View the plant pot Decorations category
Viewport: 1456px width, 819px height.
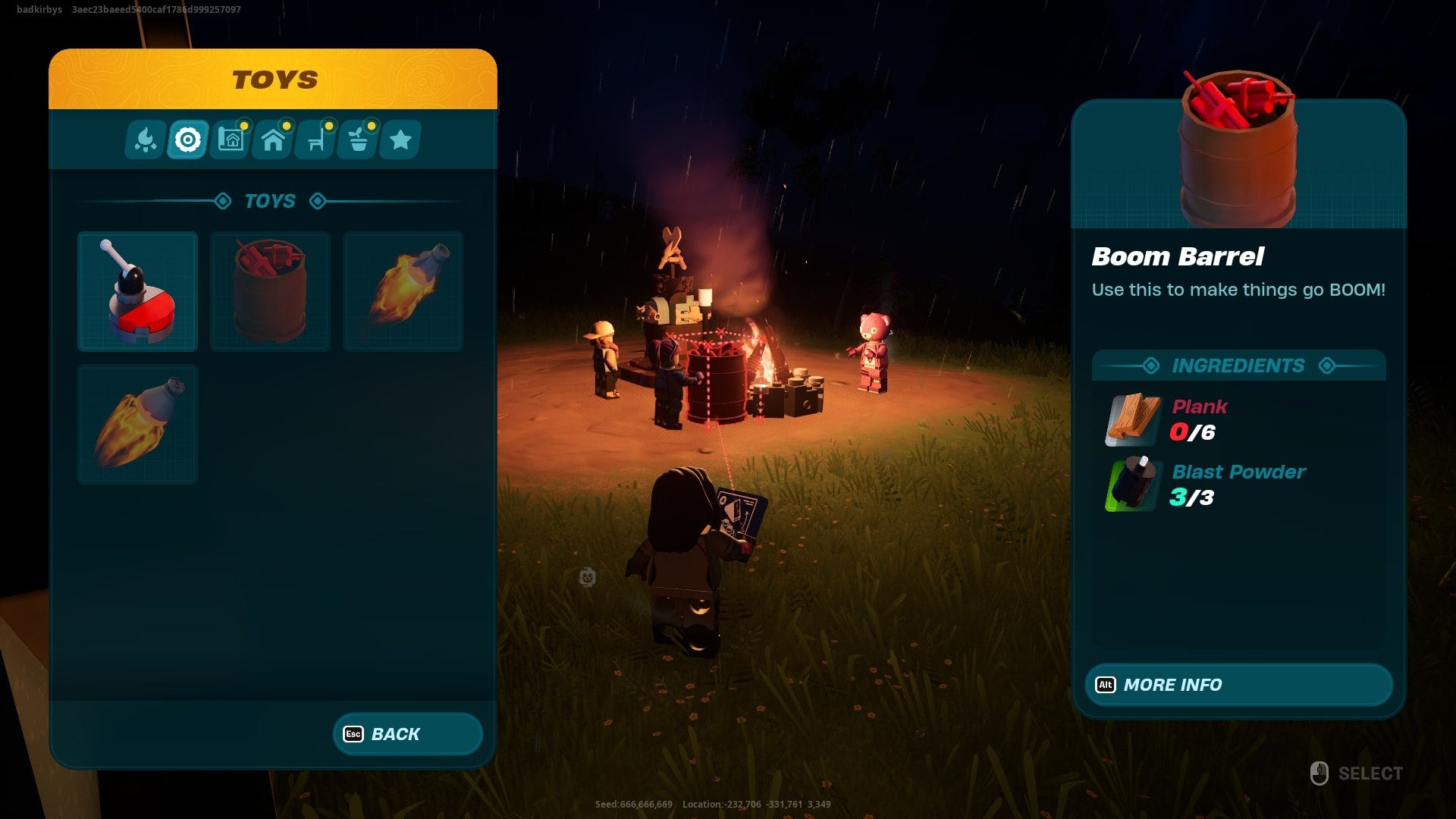click(x=357, y=140)
